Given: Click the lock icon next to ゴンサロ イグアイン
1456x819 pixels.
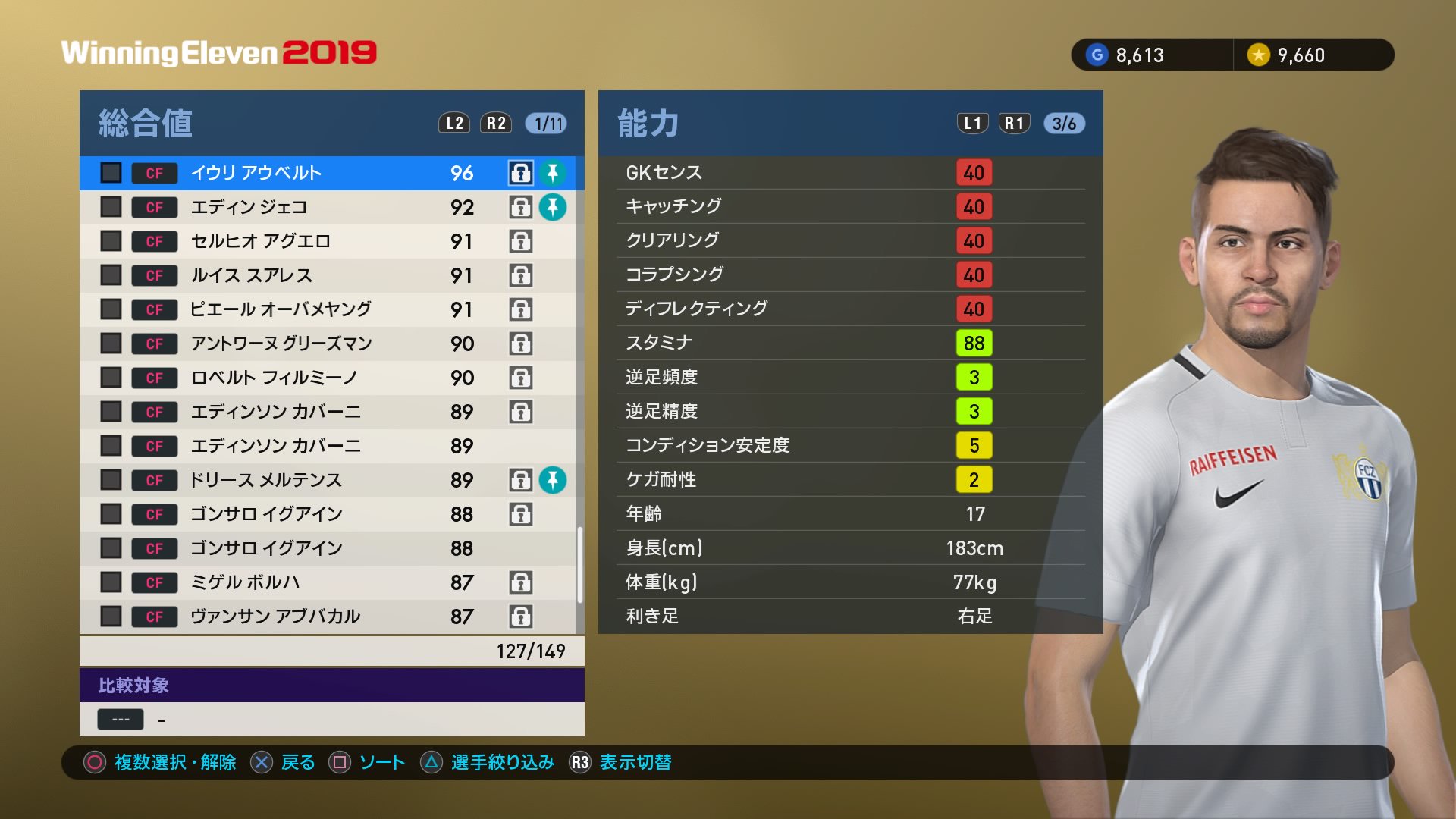Looking at the screenshot, I should click(x=519, y=513).
